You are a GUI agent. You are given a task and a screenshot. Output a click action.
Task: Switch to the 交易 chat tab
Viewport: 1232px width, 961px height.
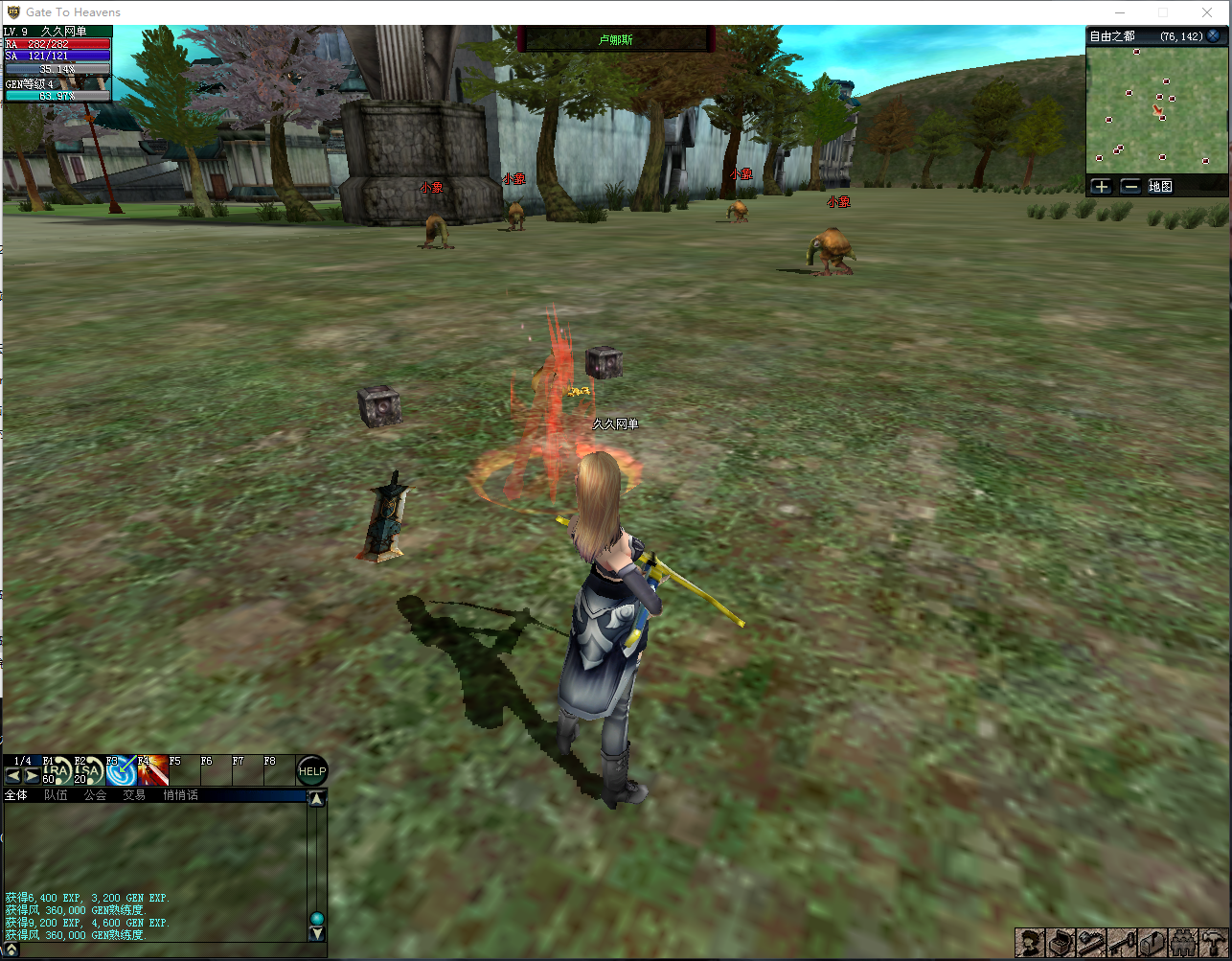134,795
